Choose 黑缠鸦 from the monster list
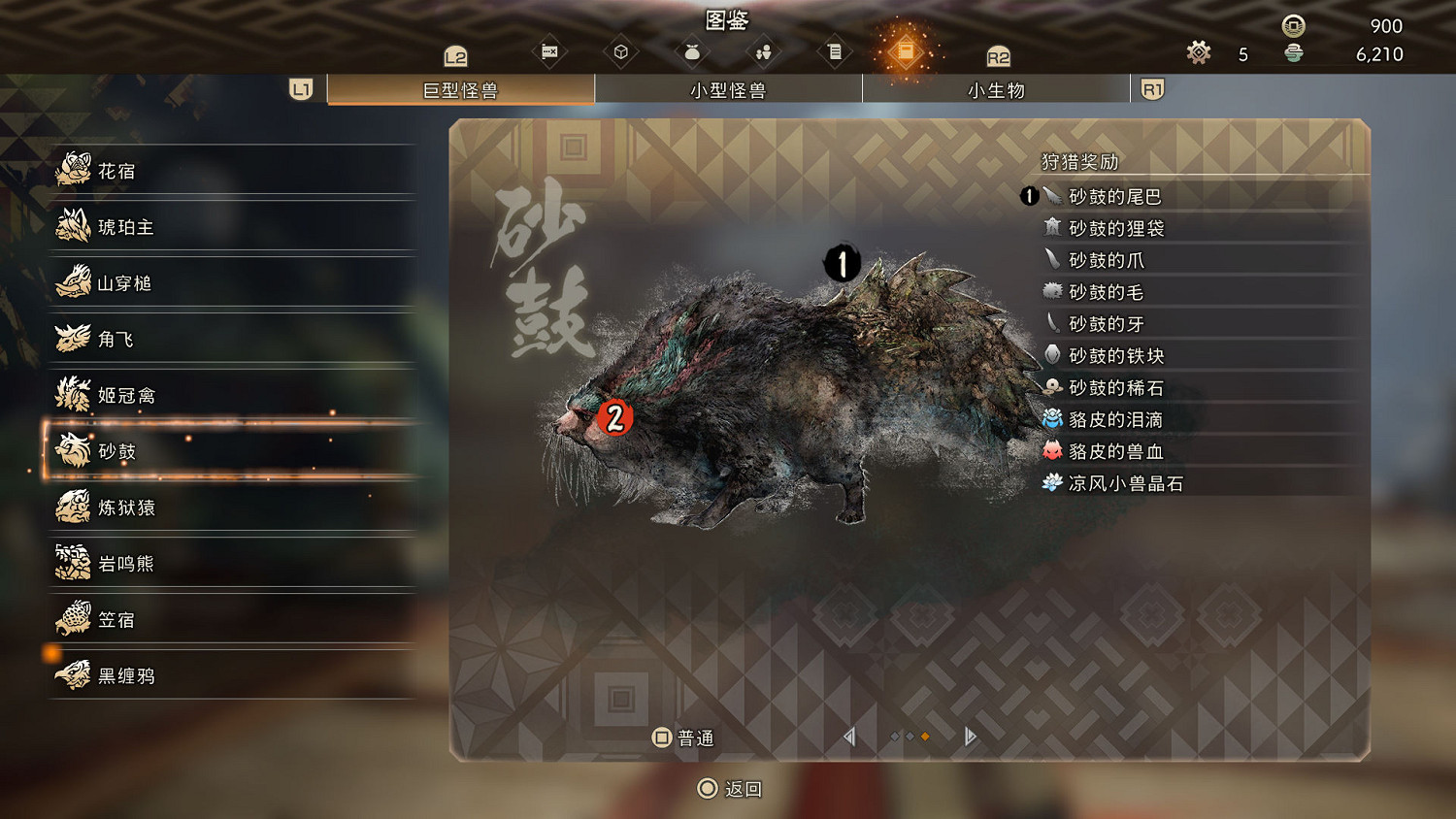1456x819 pixels. (233, 675)
